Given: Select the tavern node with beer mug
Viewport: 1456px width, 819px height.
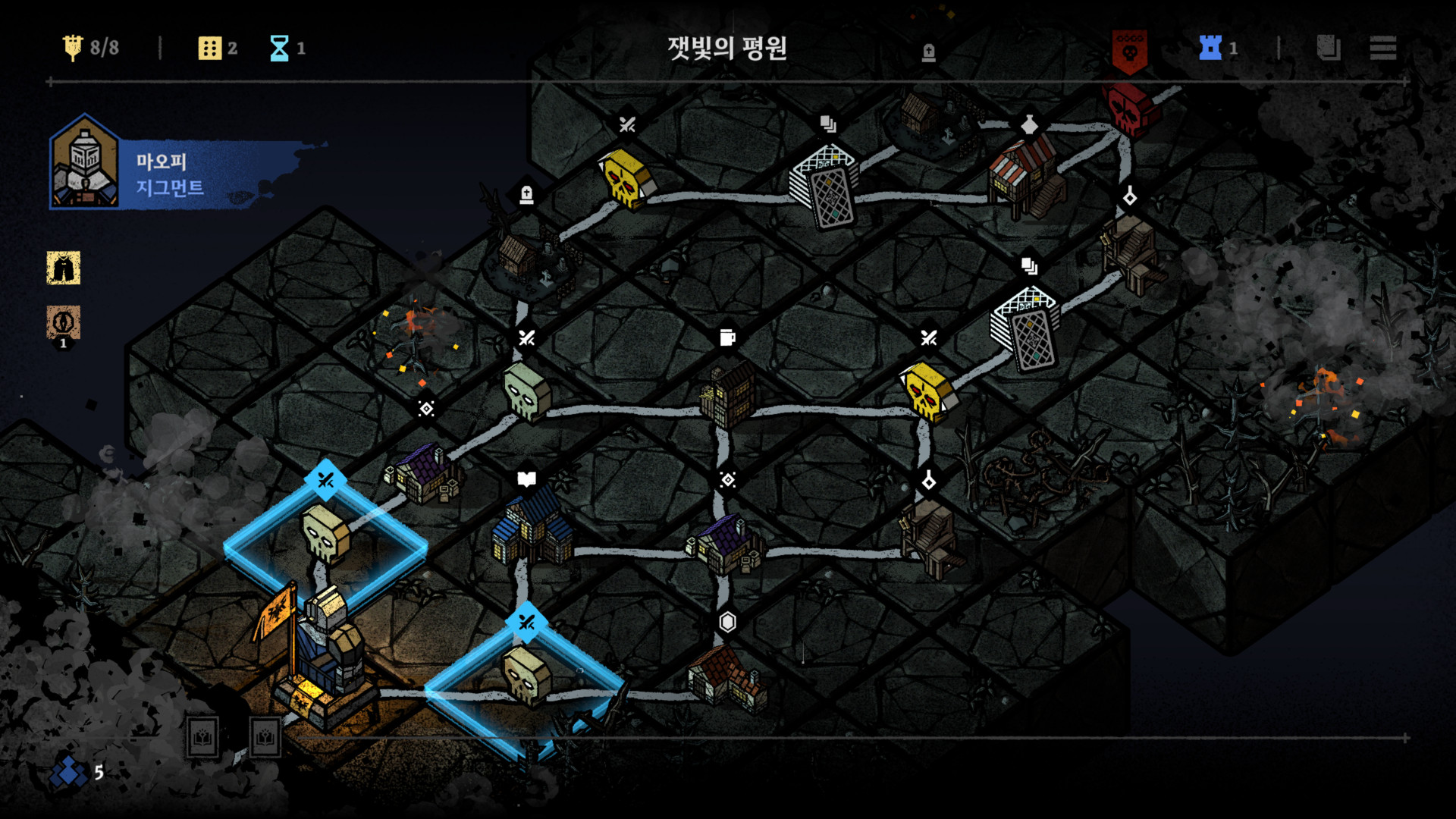Looking at the screenshot, I should (728, 394).
